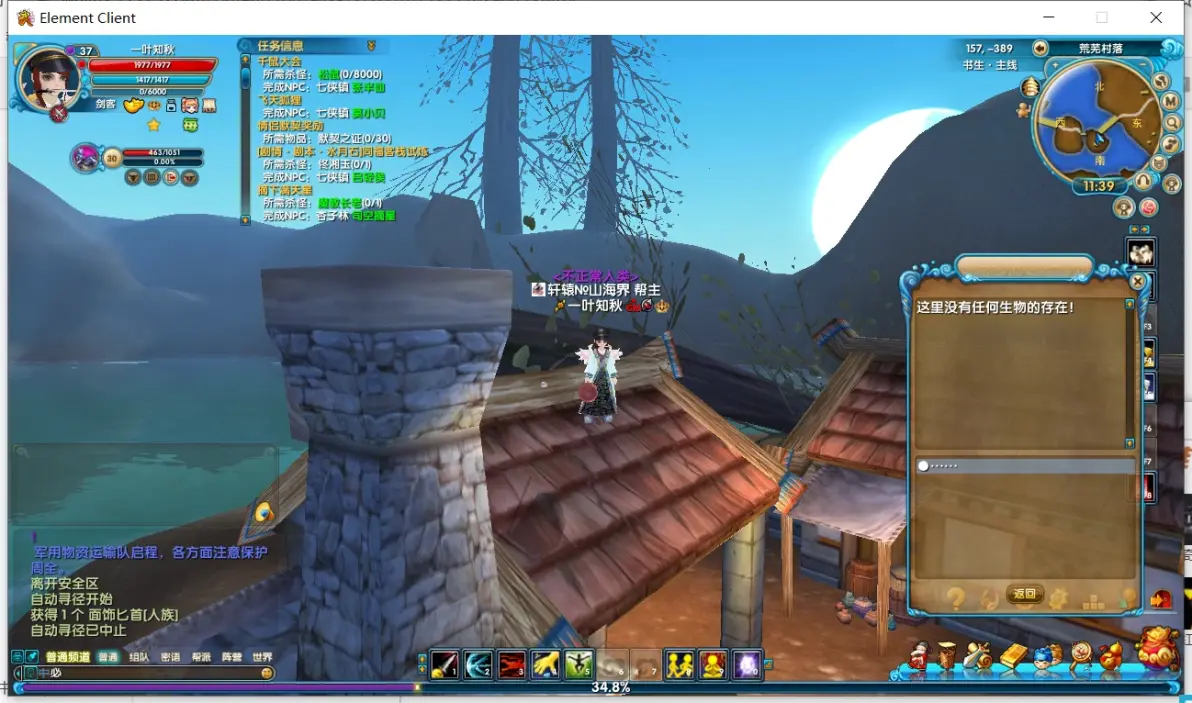Viewport: 1192px width, 703px height.
Task: Click the M button beside the minimap
Action: click(1170, 102)
